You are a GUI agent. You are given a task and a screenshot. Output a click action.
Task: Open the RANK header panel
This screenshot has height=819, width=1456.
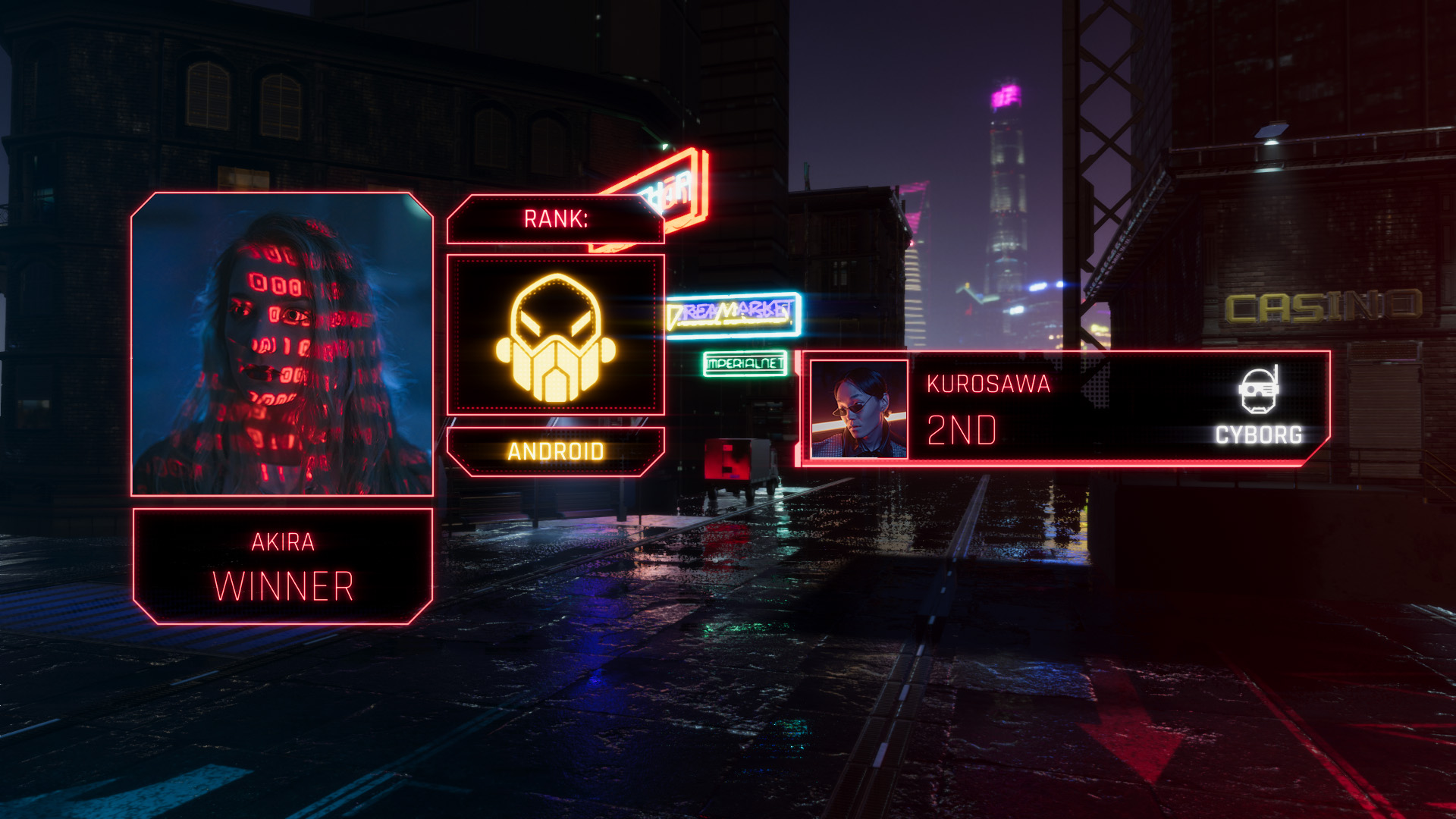555,219
